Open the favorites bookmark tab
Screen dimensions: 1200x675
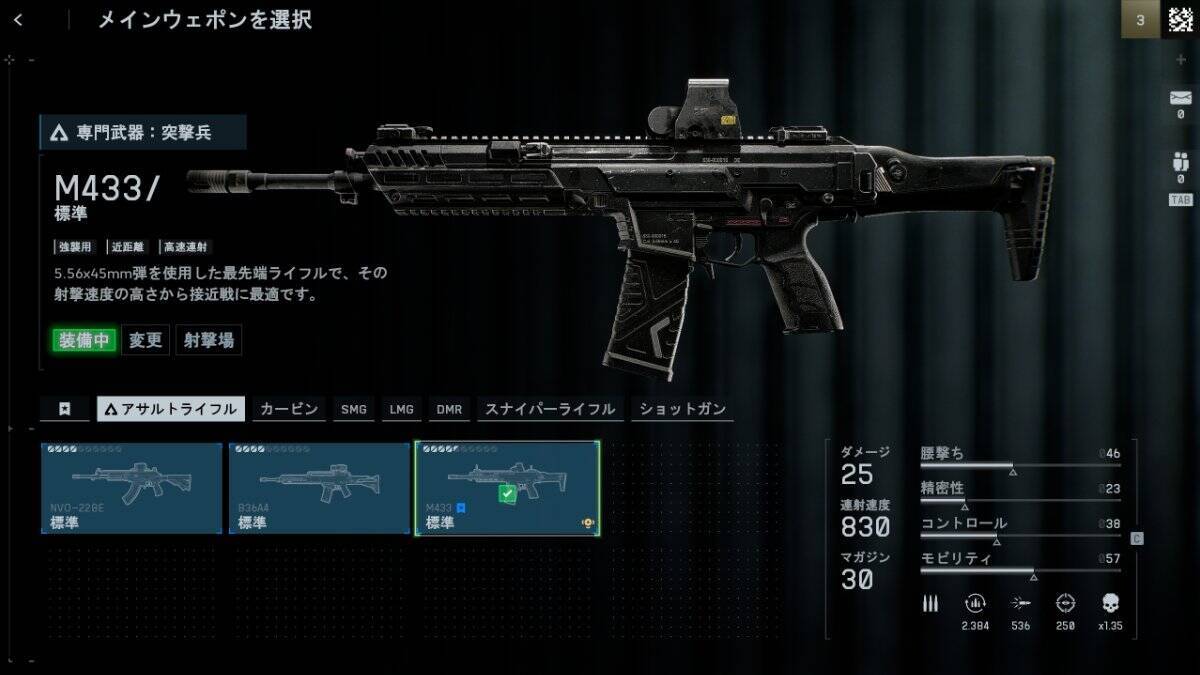point(64,408)
